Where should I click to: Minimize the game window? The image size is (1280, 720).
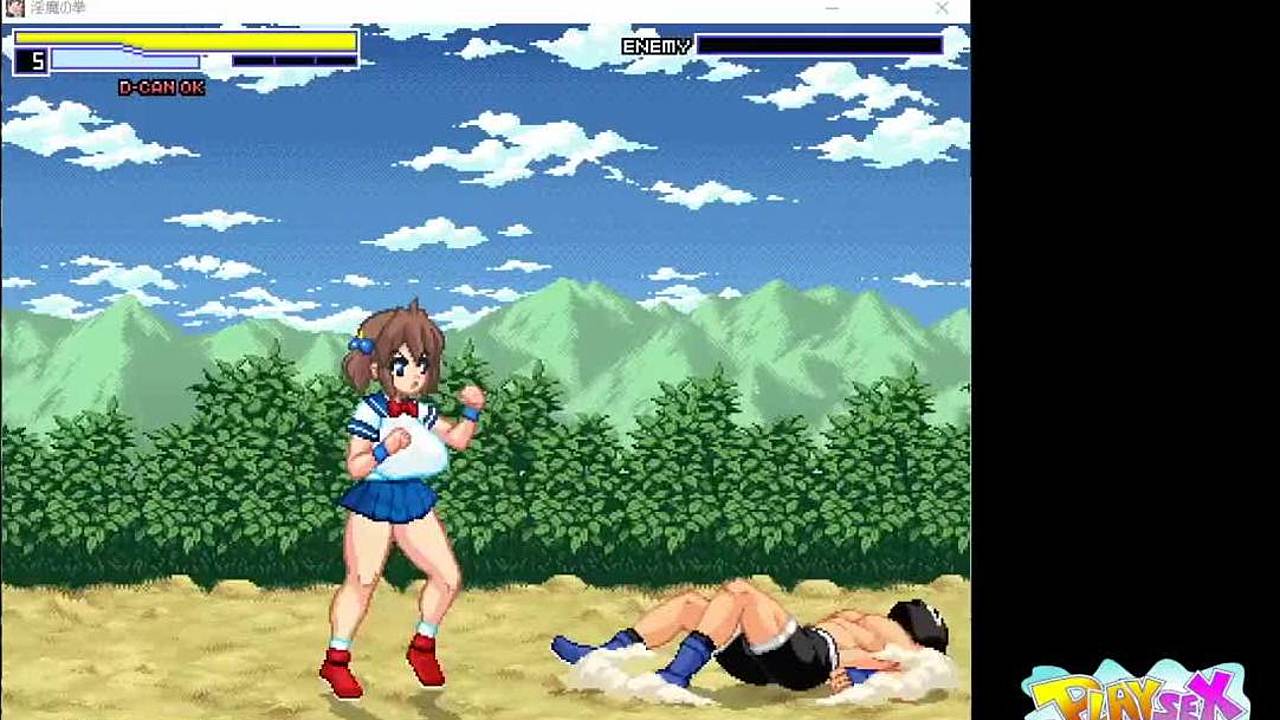(x=832, y=8)
